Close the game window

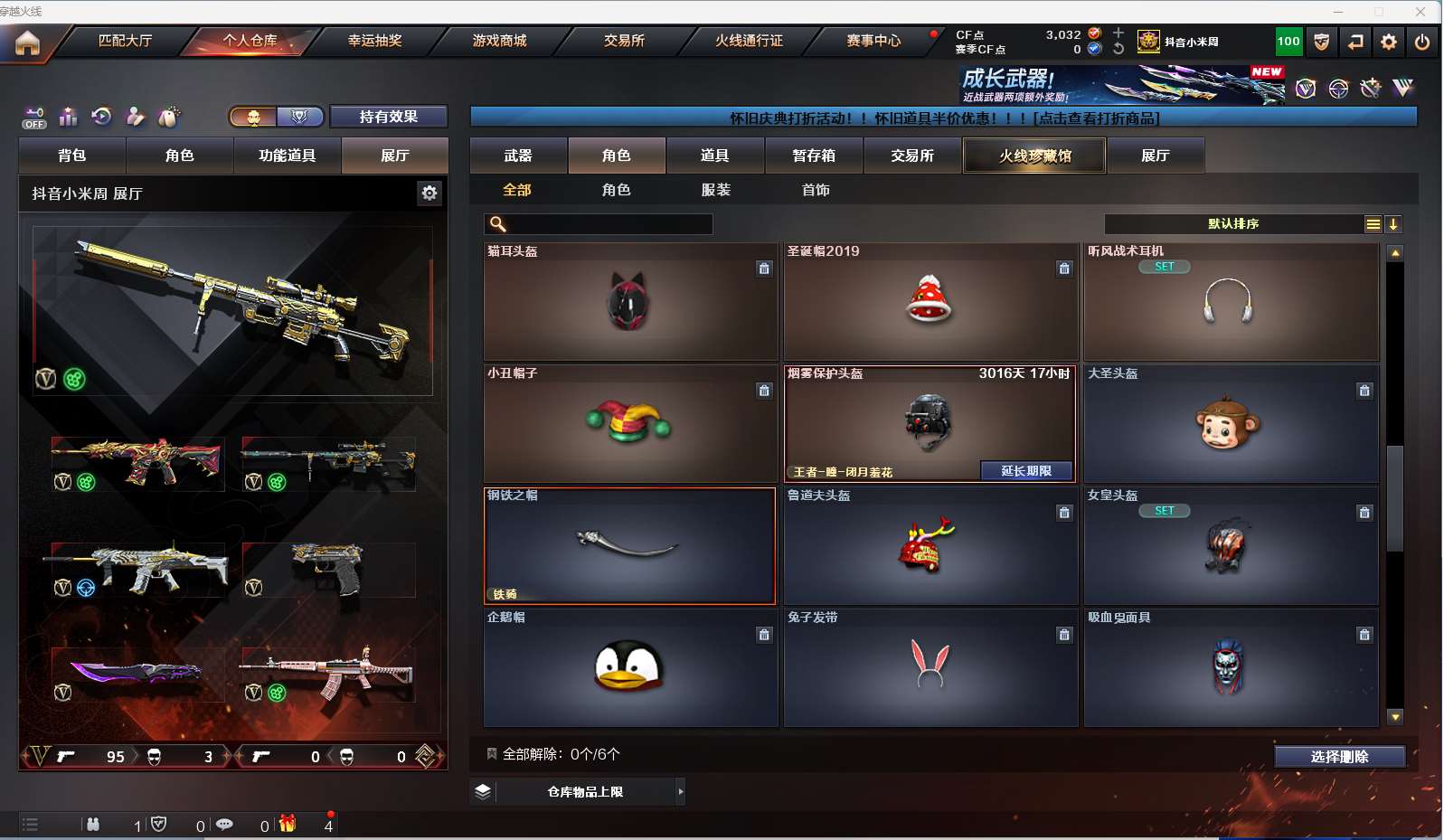pos(1420,11)
